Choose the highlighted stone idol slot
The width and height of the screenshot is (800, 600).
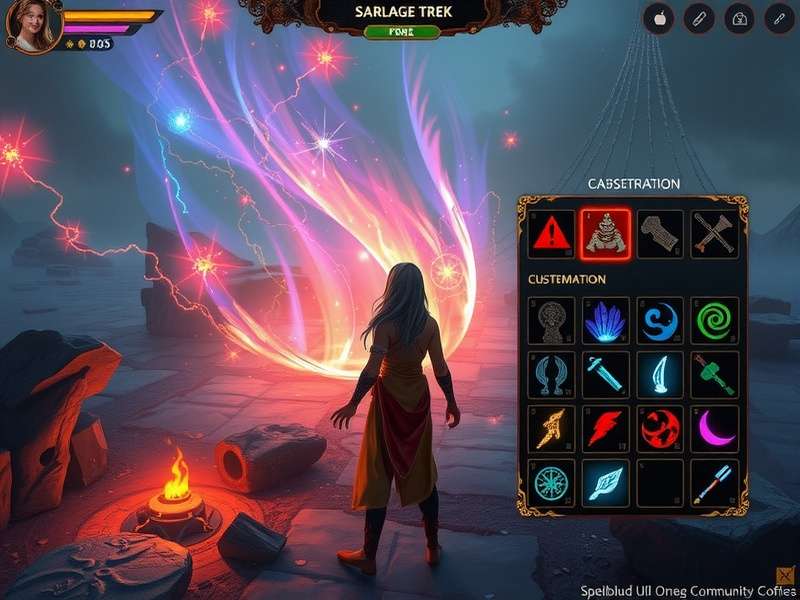coord(605,235)
